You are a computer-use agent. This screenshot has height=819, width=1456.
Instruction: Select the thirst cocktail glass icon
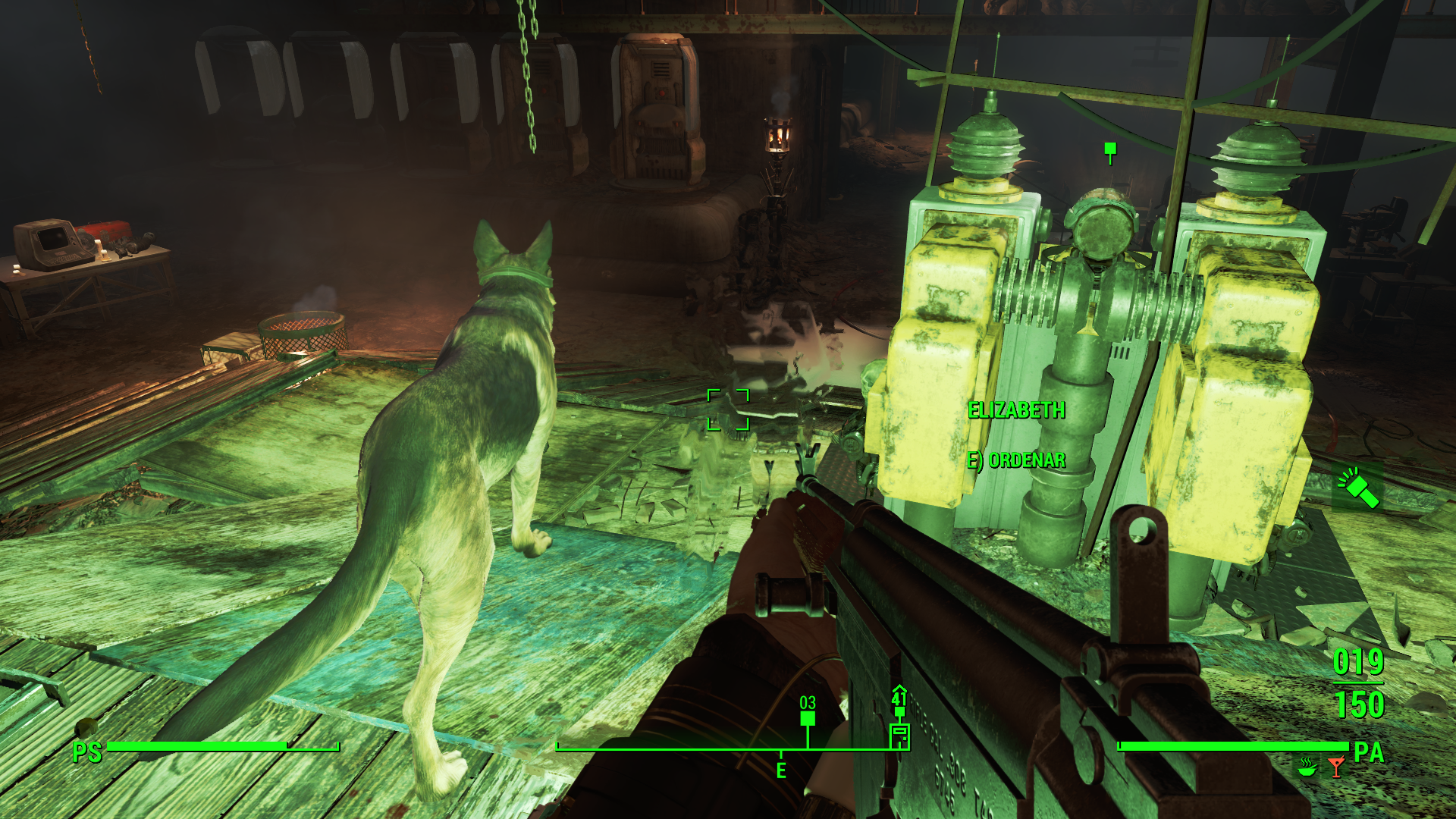(x=1336, y=767)
